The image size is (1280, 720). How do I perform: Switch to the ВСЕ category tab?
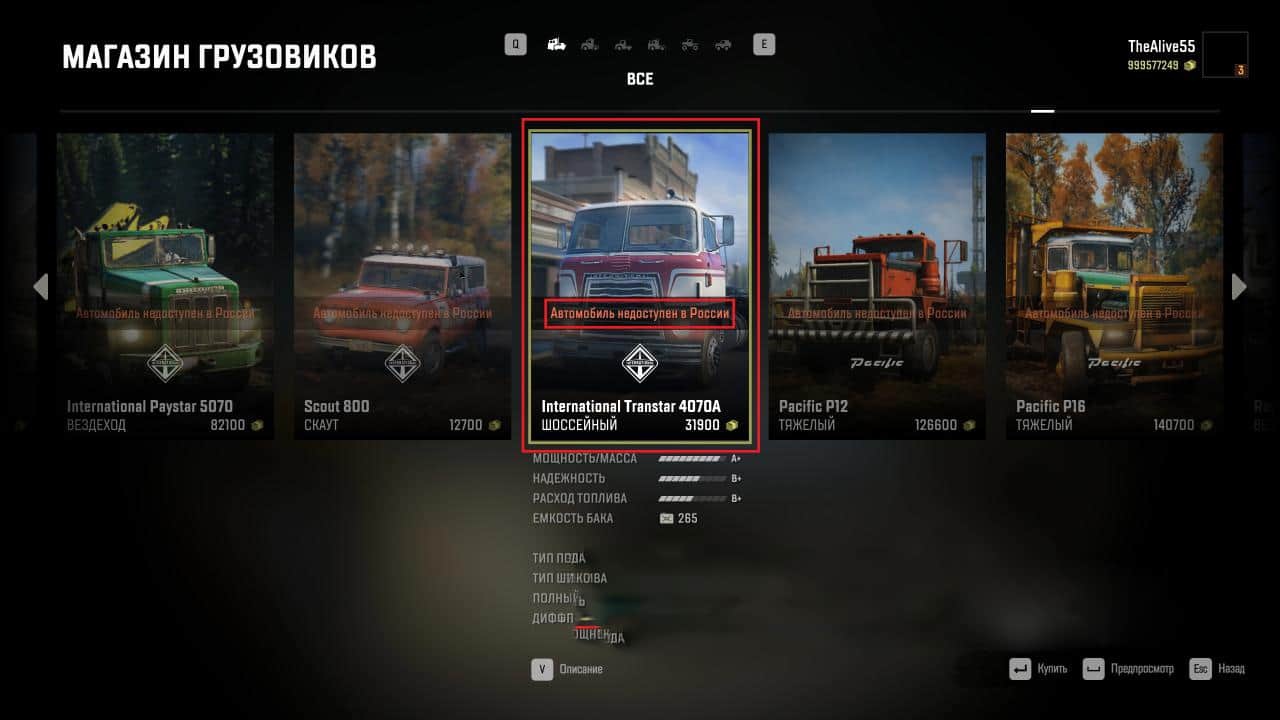click(x=639, y=79)
